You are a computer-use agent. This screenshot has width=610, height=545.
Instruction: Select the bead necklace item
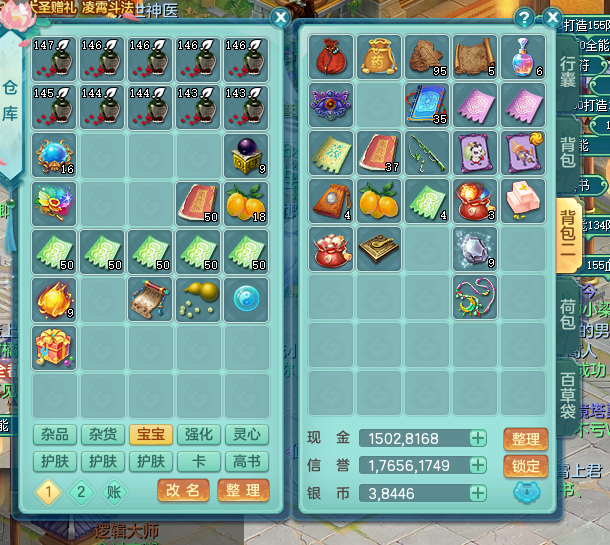tap(477, 298)
